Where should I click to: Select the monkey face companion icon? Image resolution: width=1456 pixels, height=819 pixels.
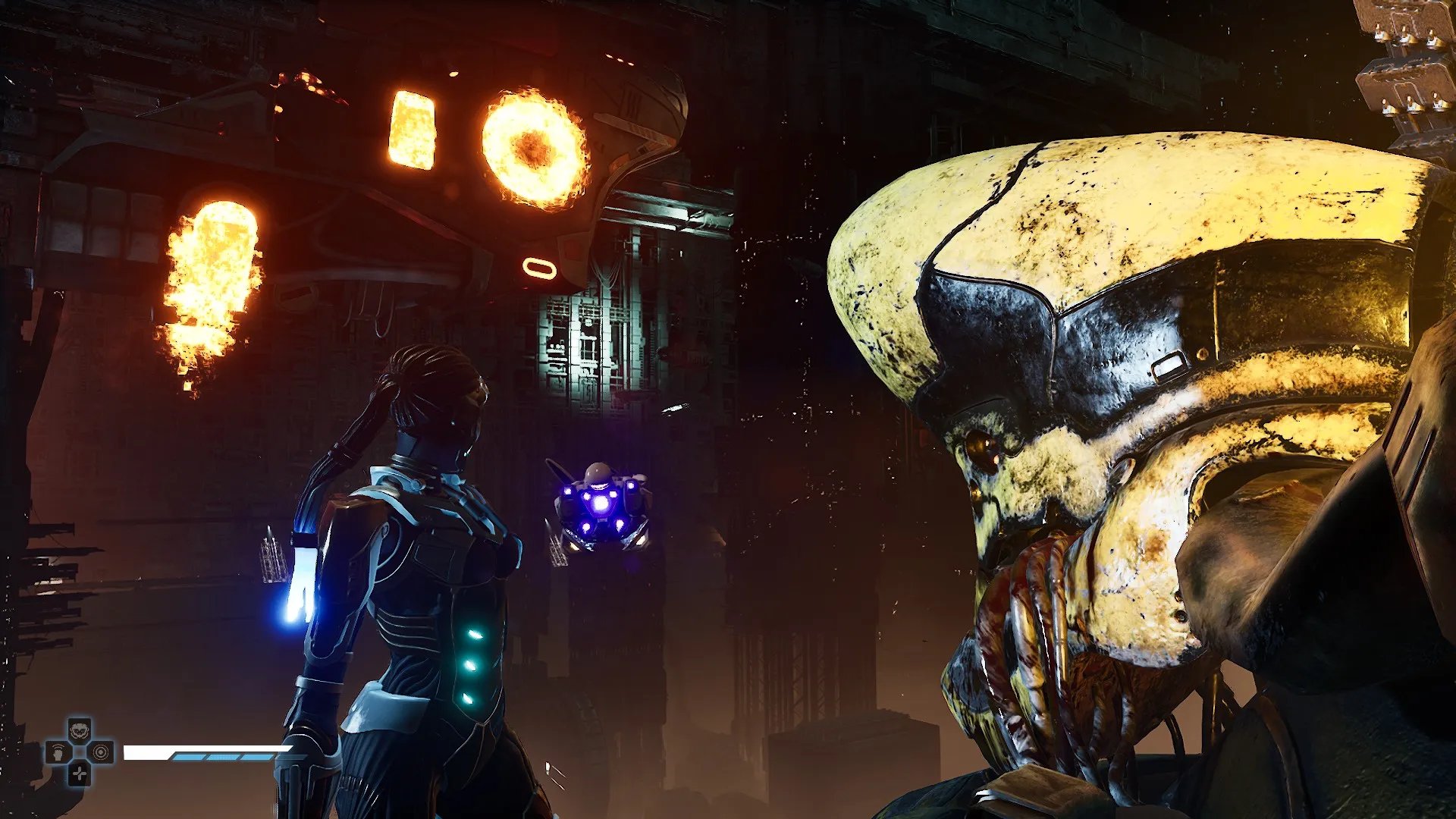point(80,731)
